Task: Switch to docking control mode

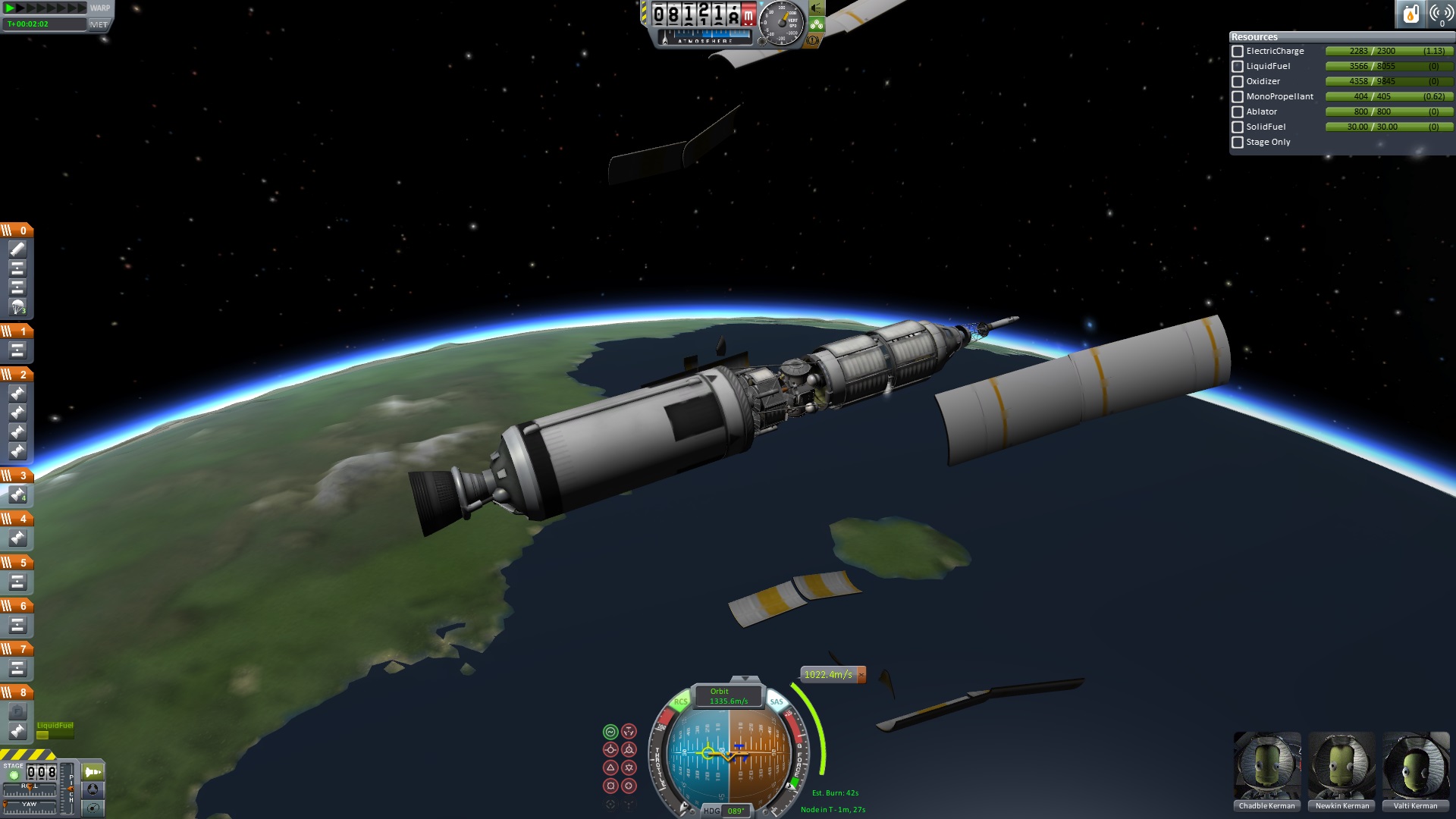Action: 93,789
